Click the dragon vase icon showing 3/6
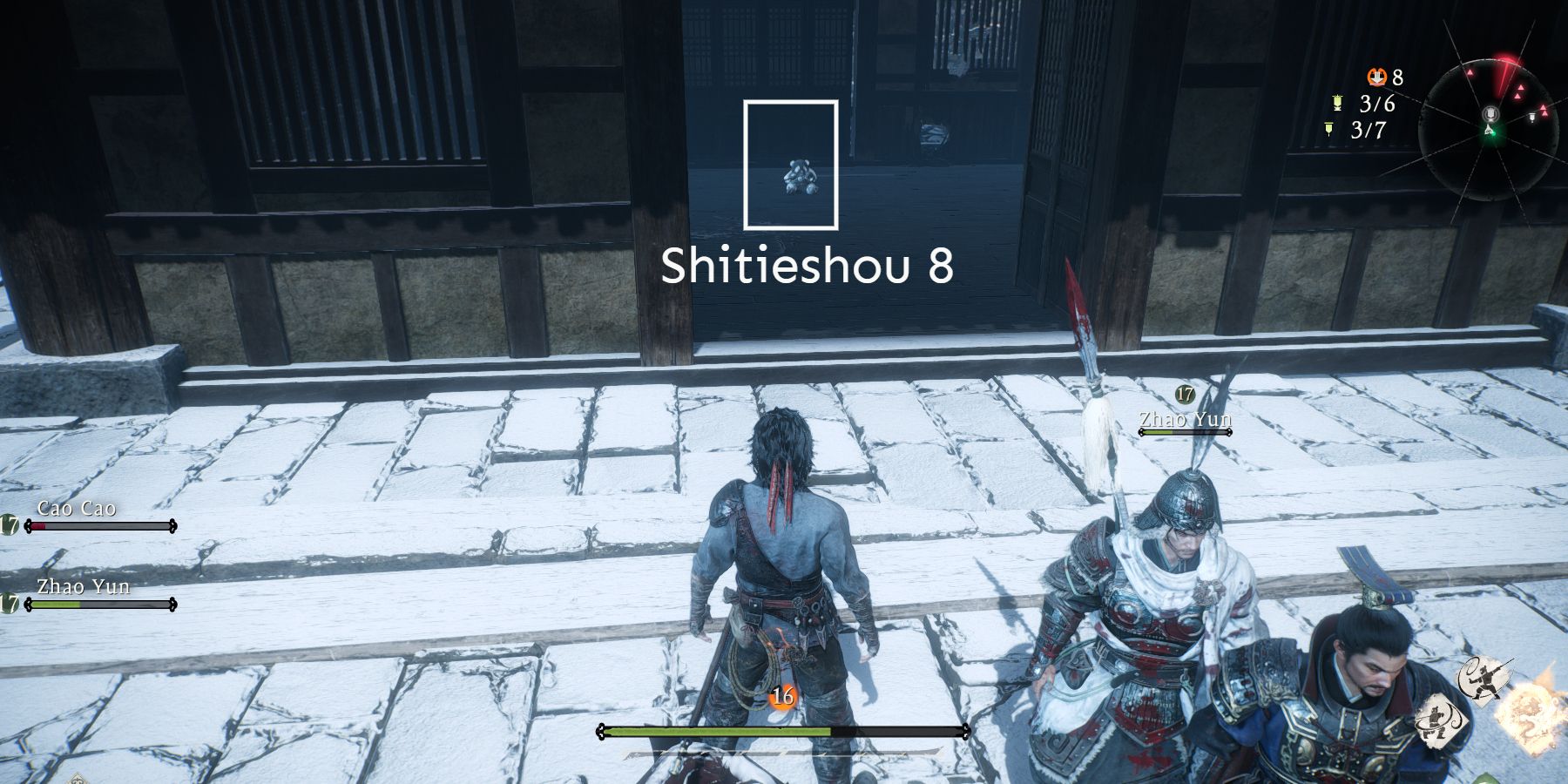Image resolution: width=1568 pixels, height=784 pixels. [x=1337, y=103]
